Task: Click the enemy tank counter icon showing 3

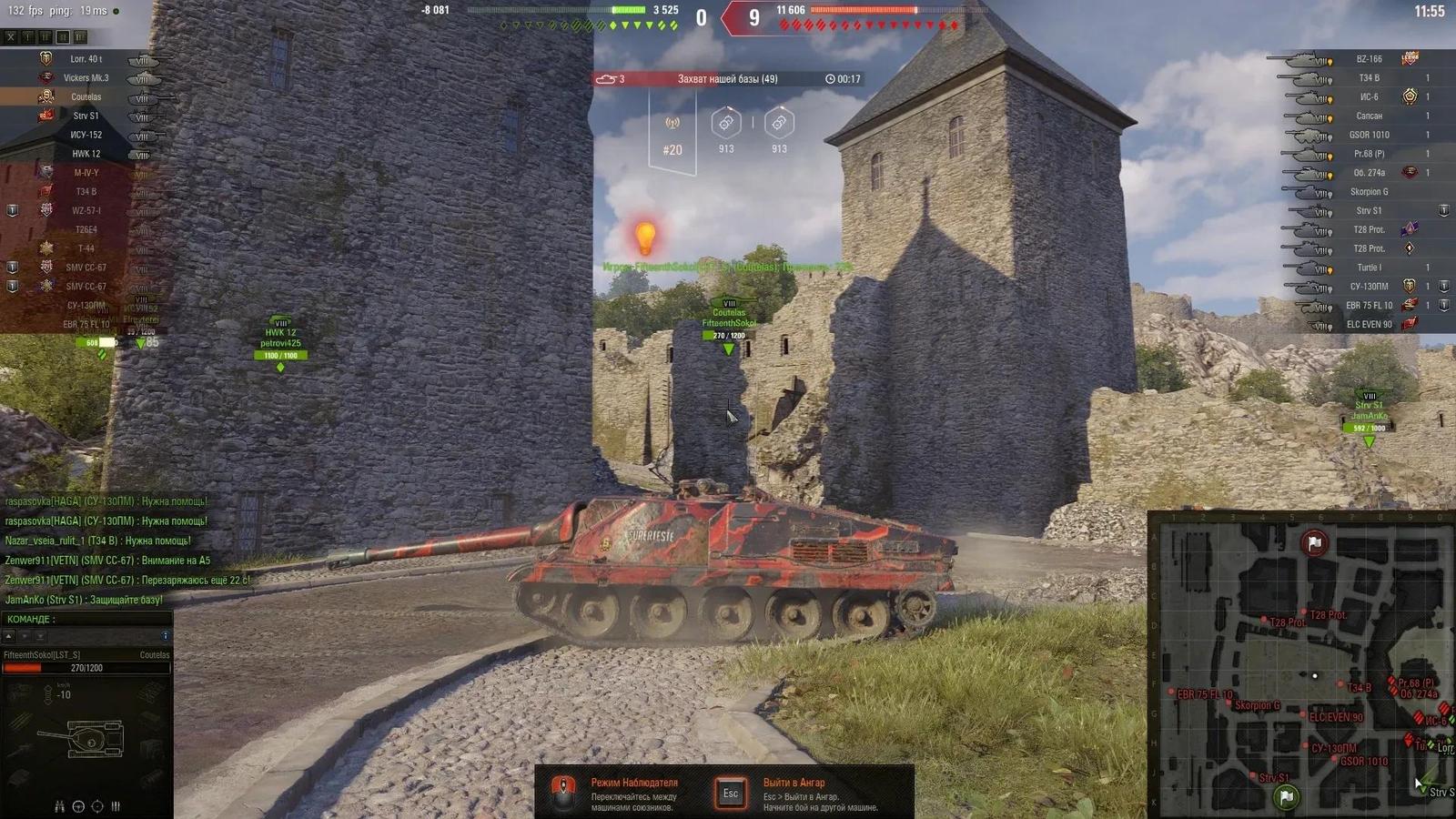Action: click(611, 80)
